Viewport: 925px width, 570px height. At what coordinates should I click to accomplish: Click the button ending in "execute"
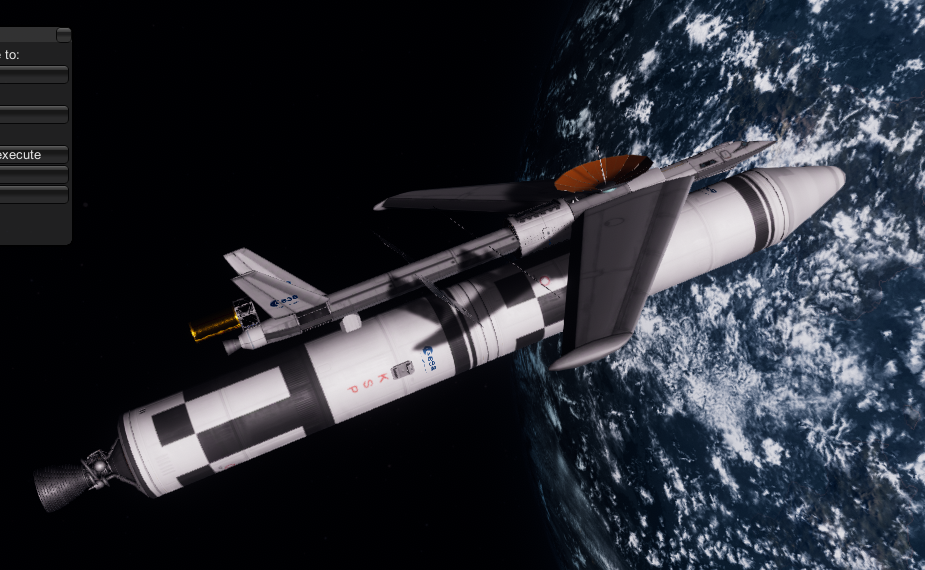(x=32, y=155)
